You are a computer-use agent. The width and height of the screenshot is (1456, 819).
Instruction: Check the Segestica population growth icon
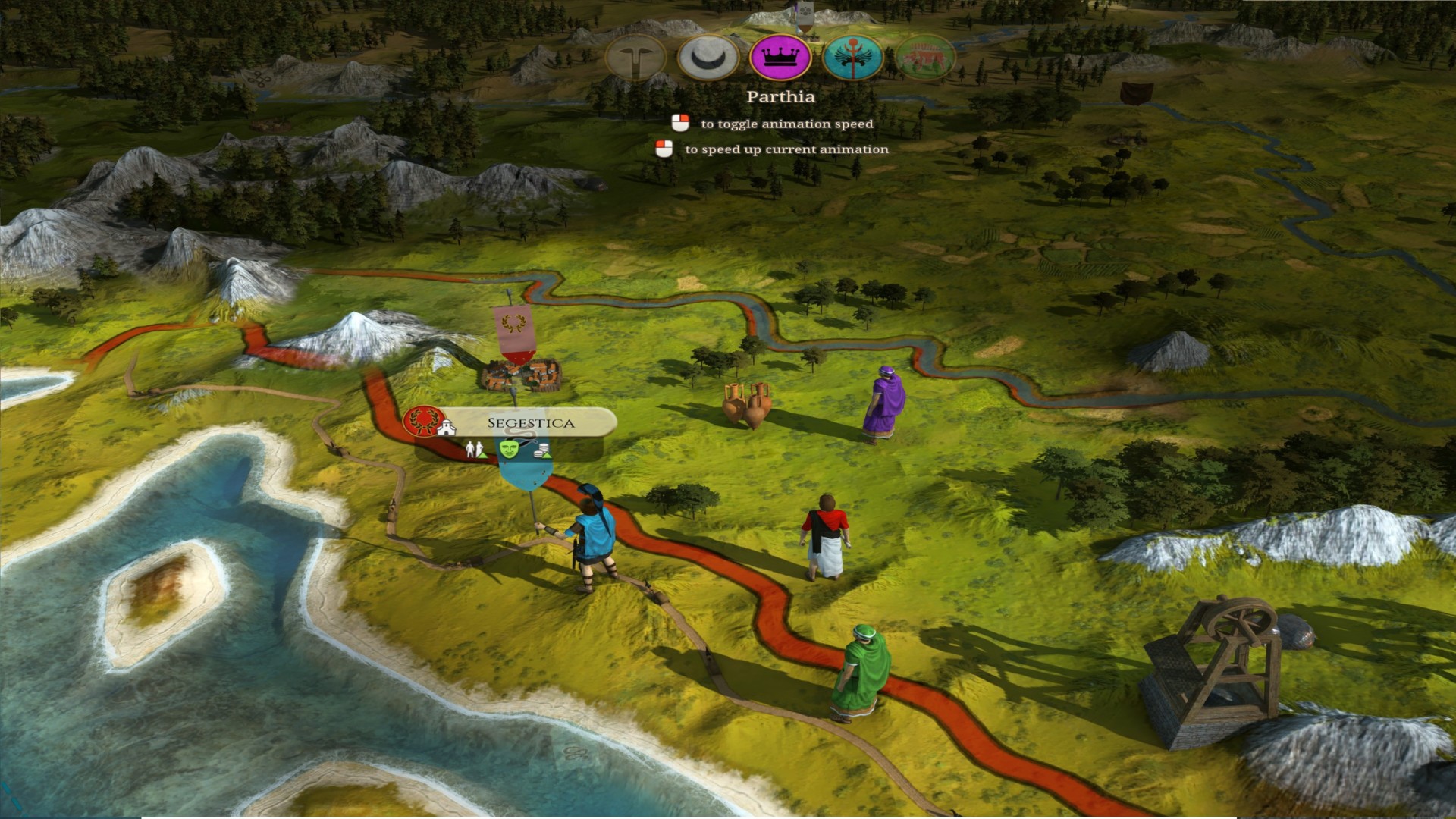point(475,450)
